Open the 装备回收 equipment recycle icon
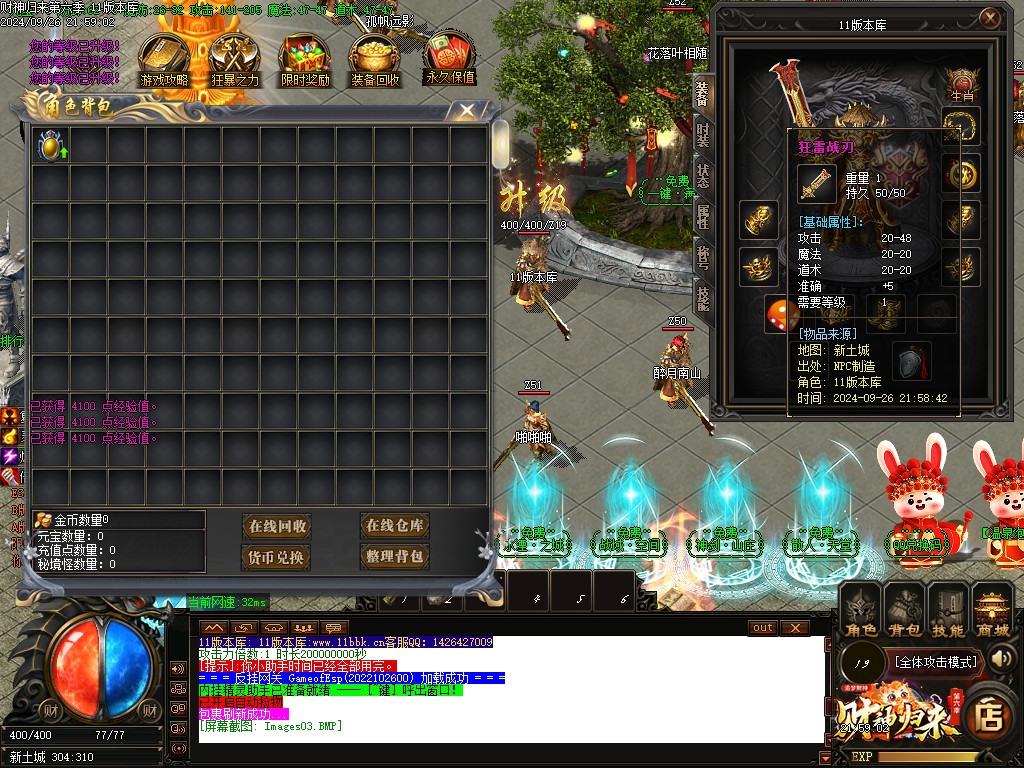Image resolution: width=1024 pixels, height=768 pixels. coord(376,60)
